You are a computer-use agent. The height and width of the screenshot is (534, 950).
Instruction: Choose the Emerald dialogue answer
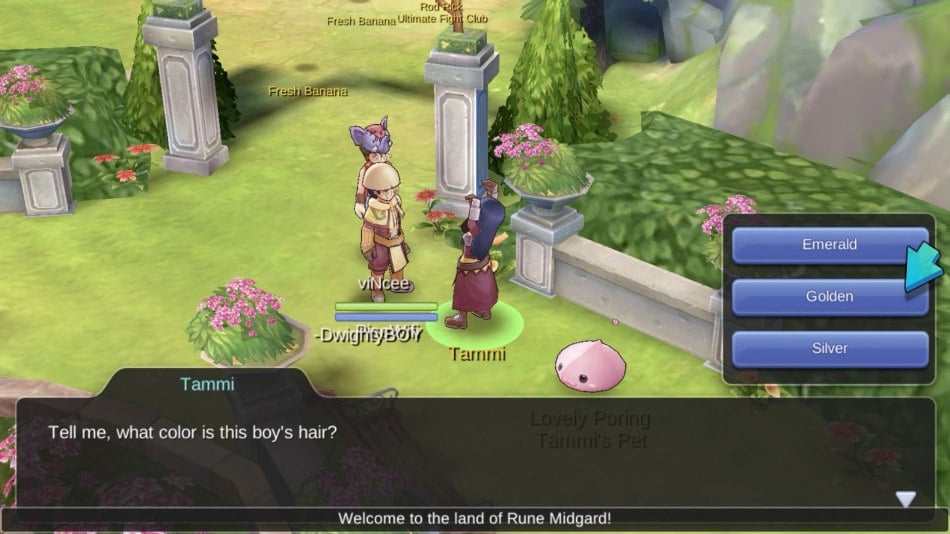[829, 245]
